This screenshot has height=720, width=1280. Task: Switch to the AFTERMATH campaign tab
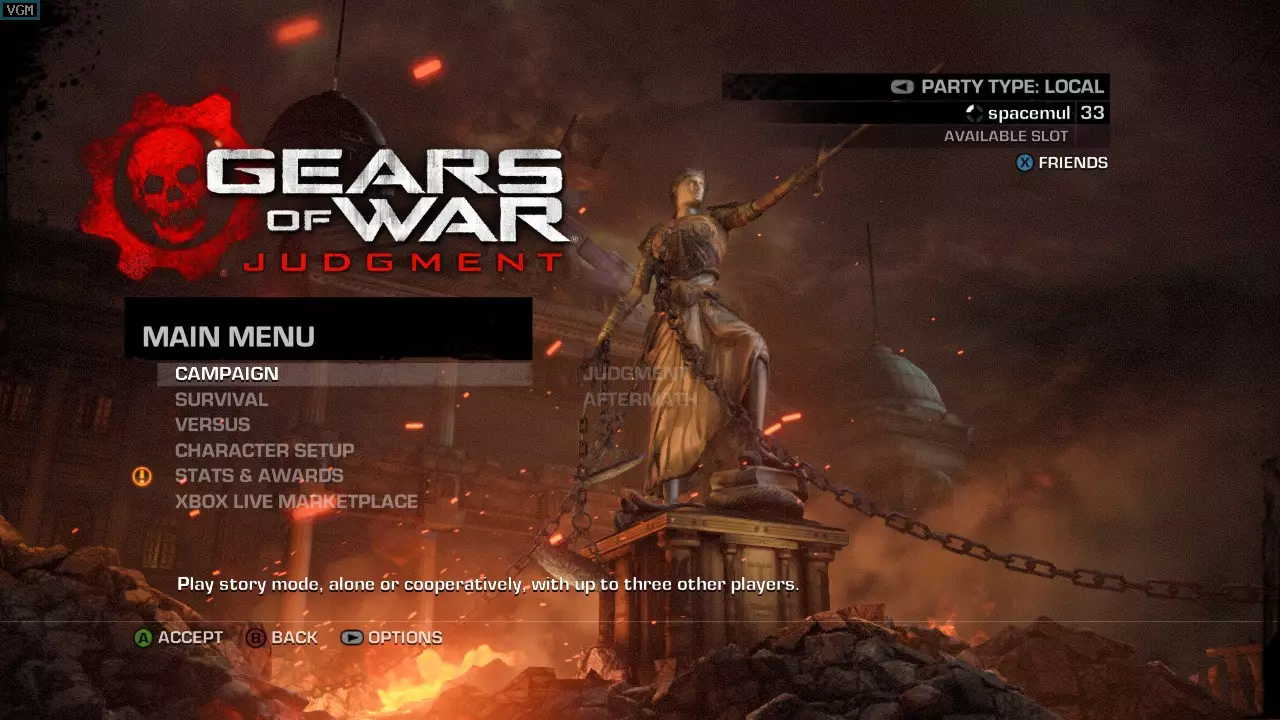click(638, 399)
